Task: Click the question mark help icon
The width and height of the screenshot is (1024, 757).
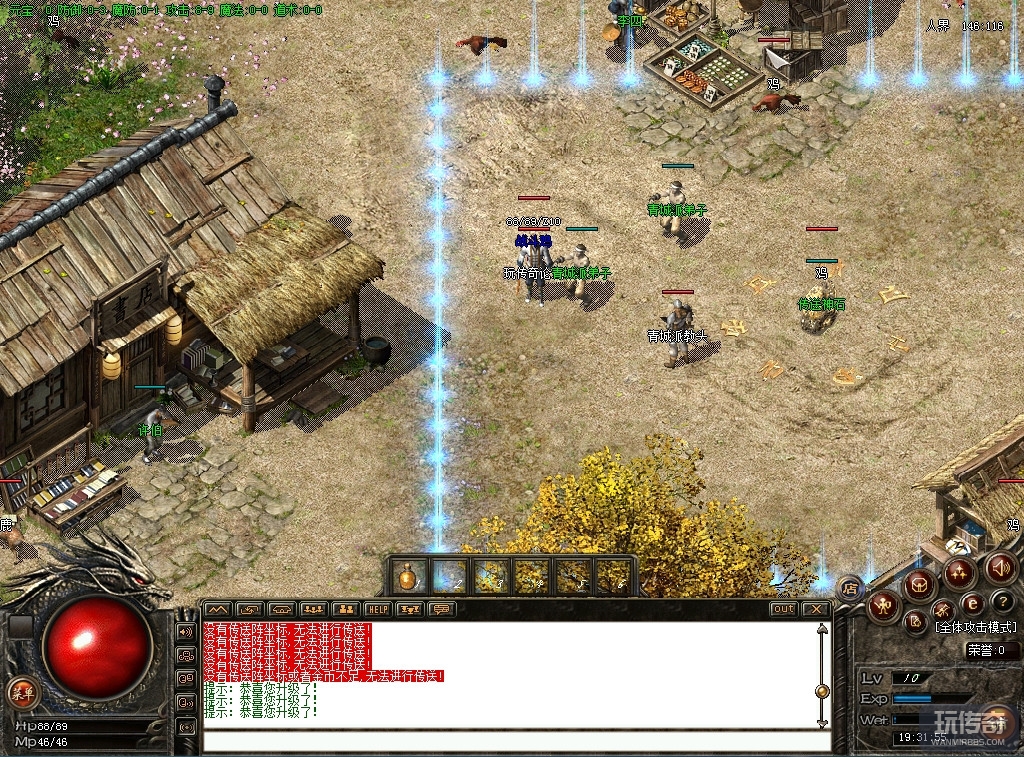Action: coord(1003,602)
